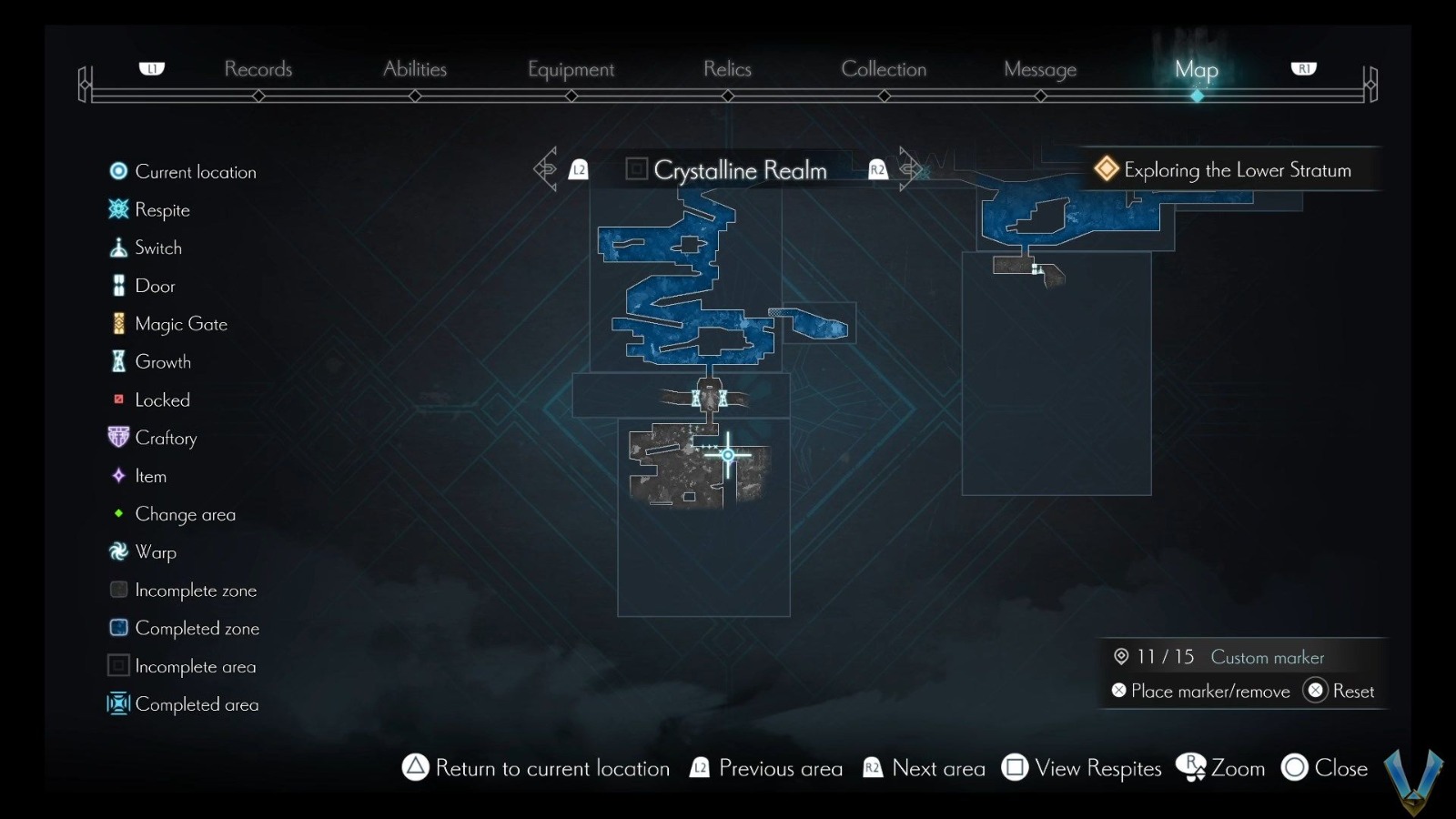Select the Door icon in the legend
Viewport: 1456px width, 819px height.
[118, 285]
